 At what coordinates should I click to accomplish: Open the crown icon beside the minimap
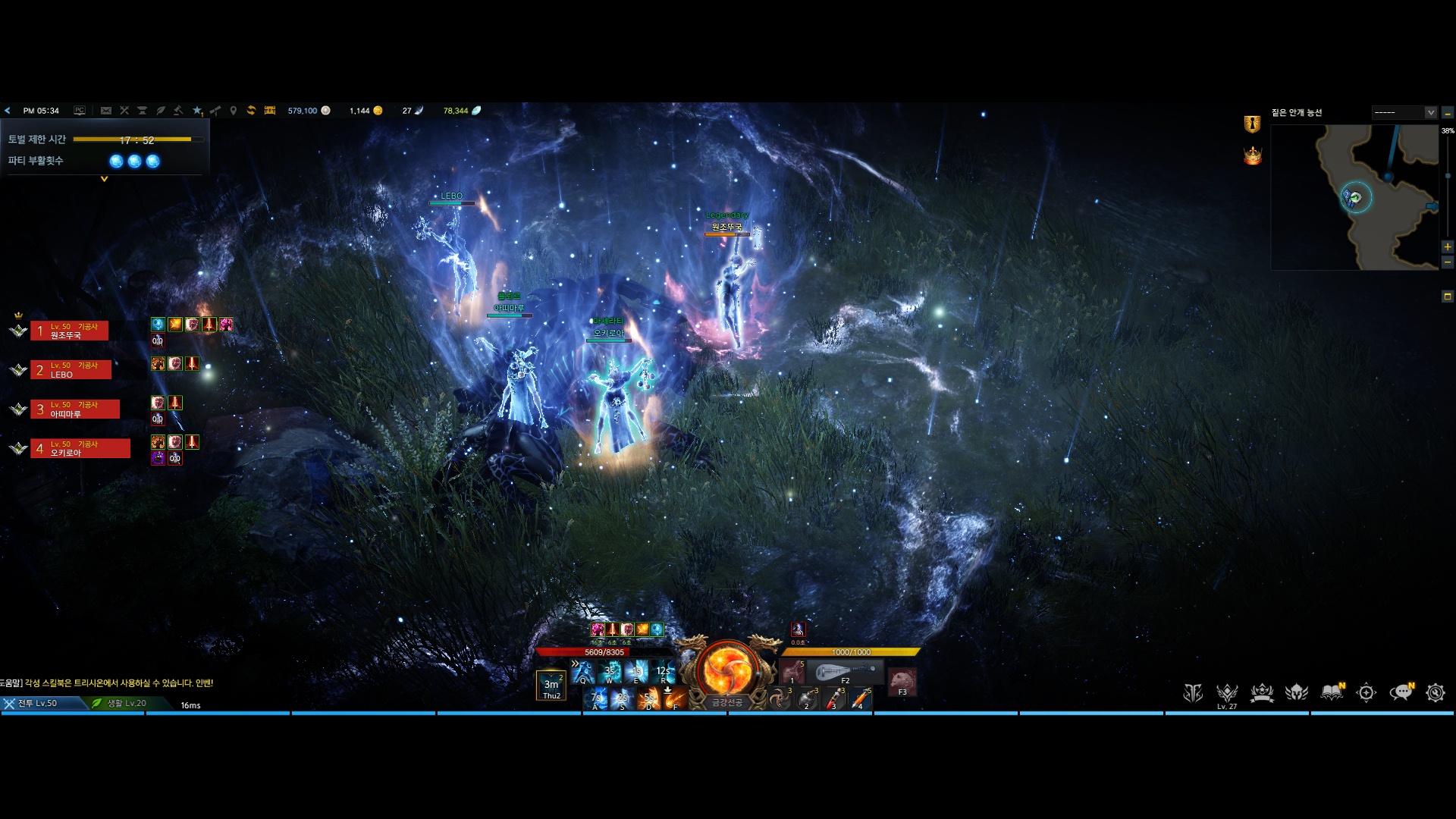pyautogui.click(x=1252, y=156)
